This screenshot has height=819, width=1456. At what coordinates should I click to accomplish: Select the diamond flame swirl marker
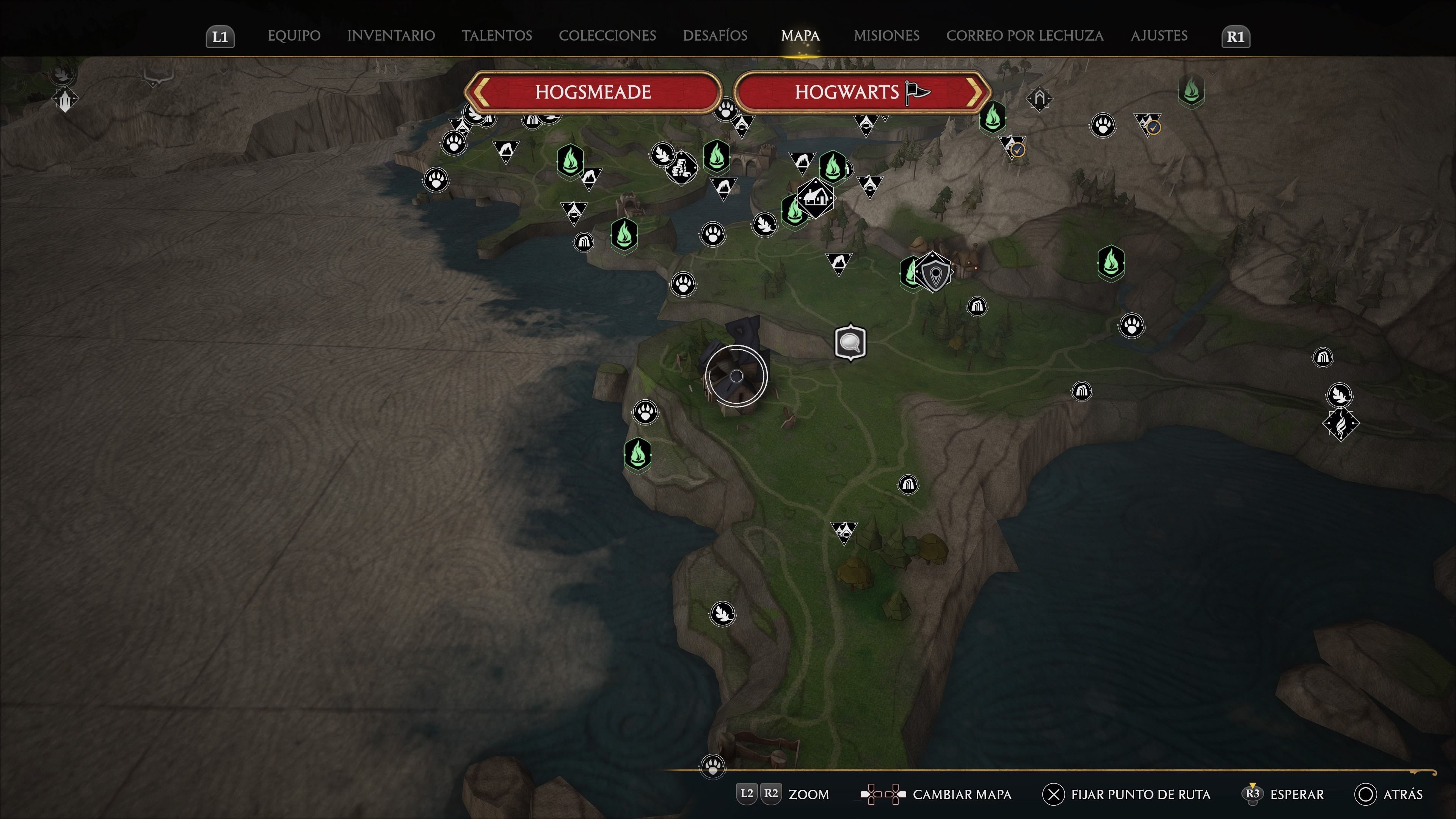coord(1341,424)
